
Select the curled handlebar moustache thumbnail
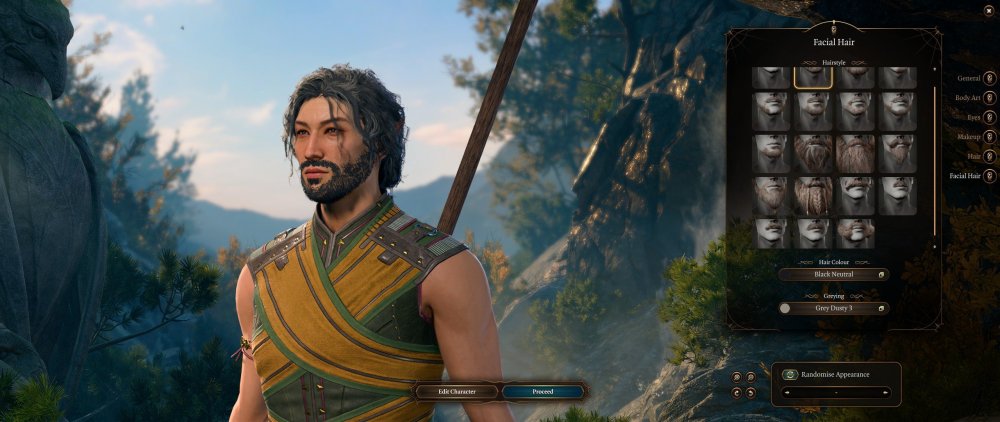pos(855,233)
